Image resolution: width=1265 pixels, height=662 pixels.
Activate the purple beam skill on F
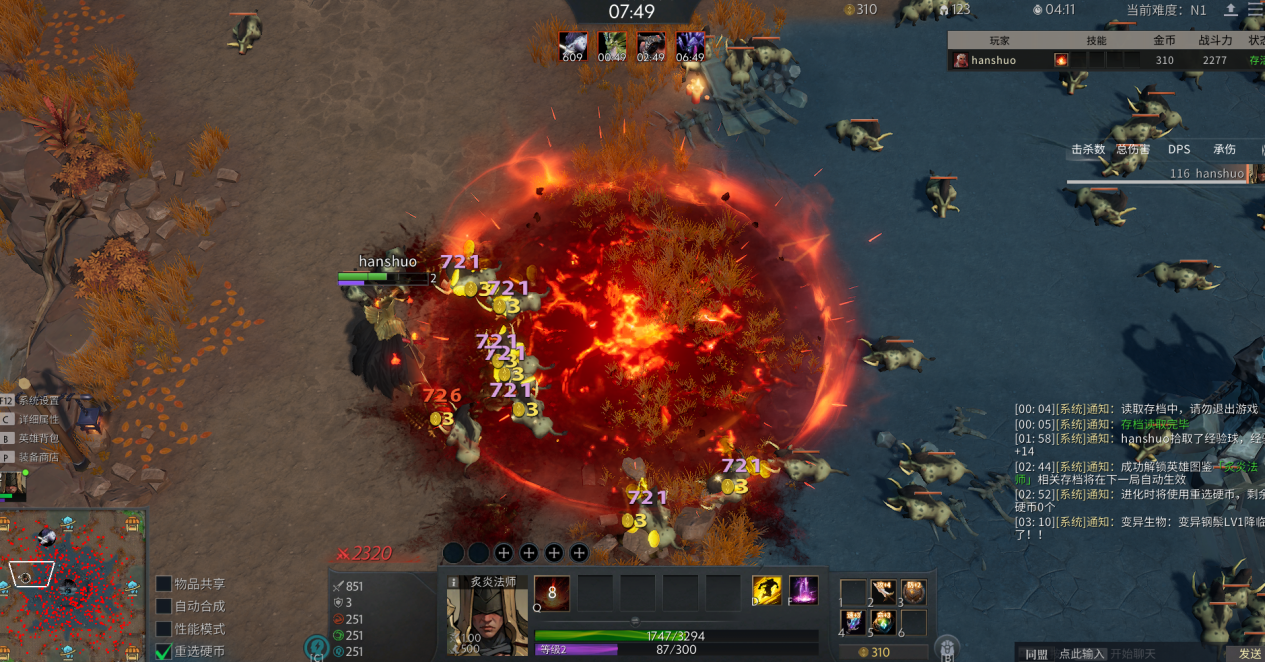click(804, 591)
